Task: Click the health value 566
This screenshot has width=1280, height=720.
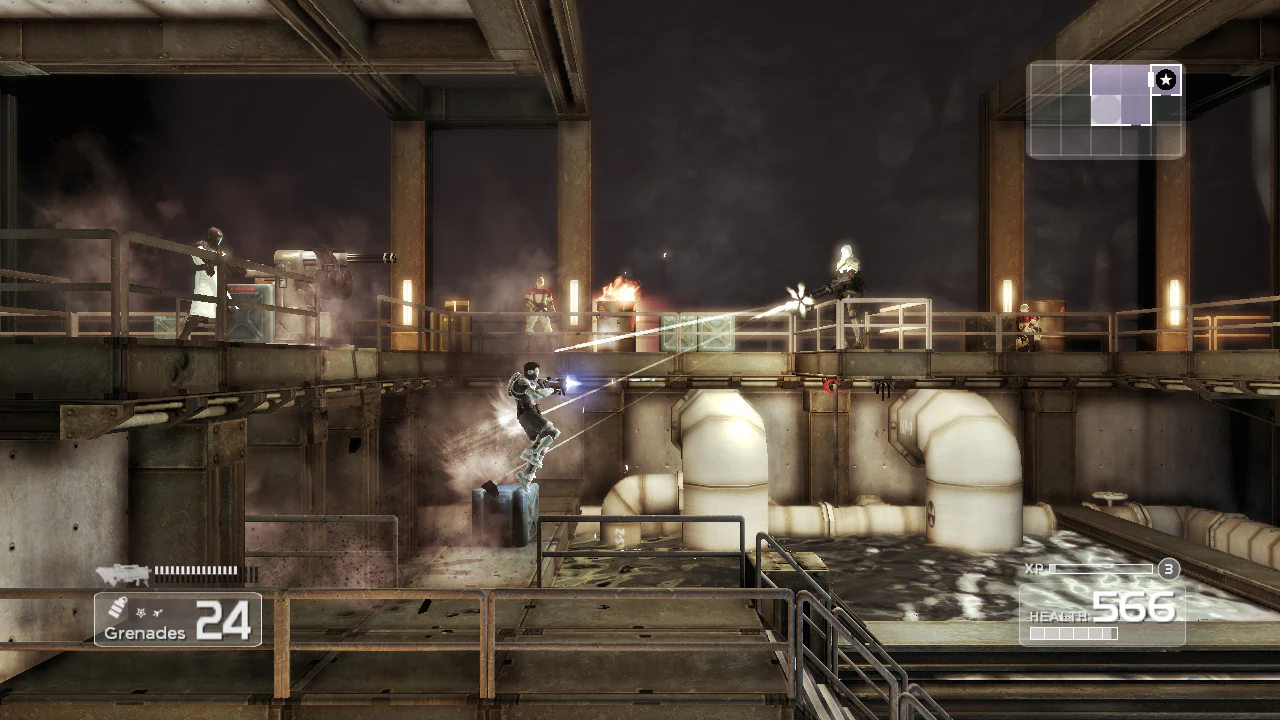Action: click(1136, 606)
